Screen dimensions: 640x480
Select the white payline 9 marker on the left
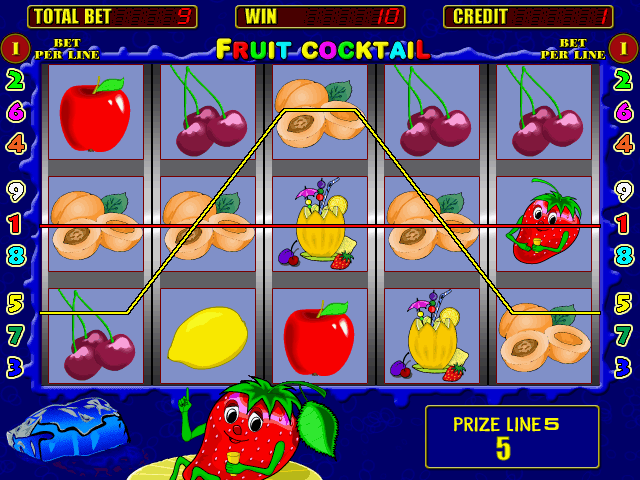pyautogui.click(x=15, y=191)
